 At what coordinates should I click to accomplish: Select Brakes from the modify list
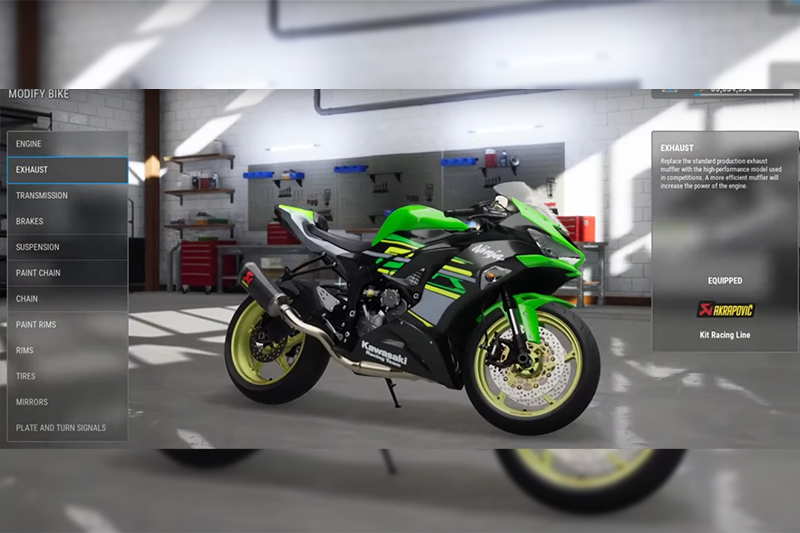point(67,221)
